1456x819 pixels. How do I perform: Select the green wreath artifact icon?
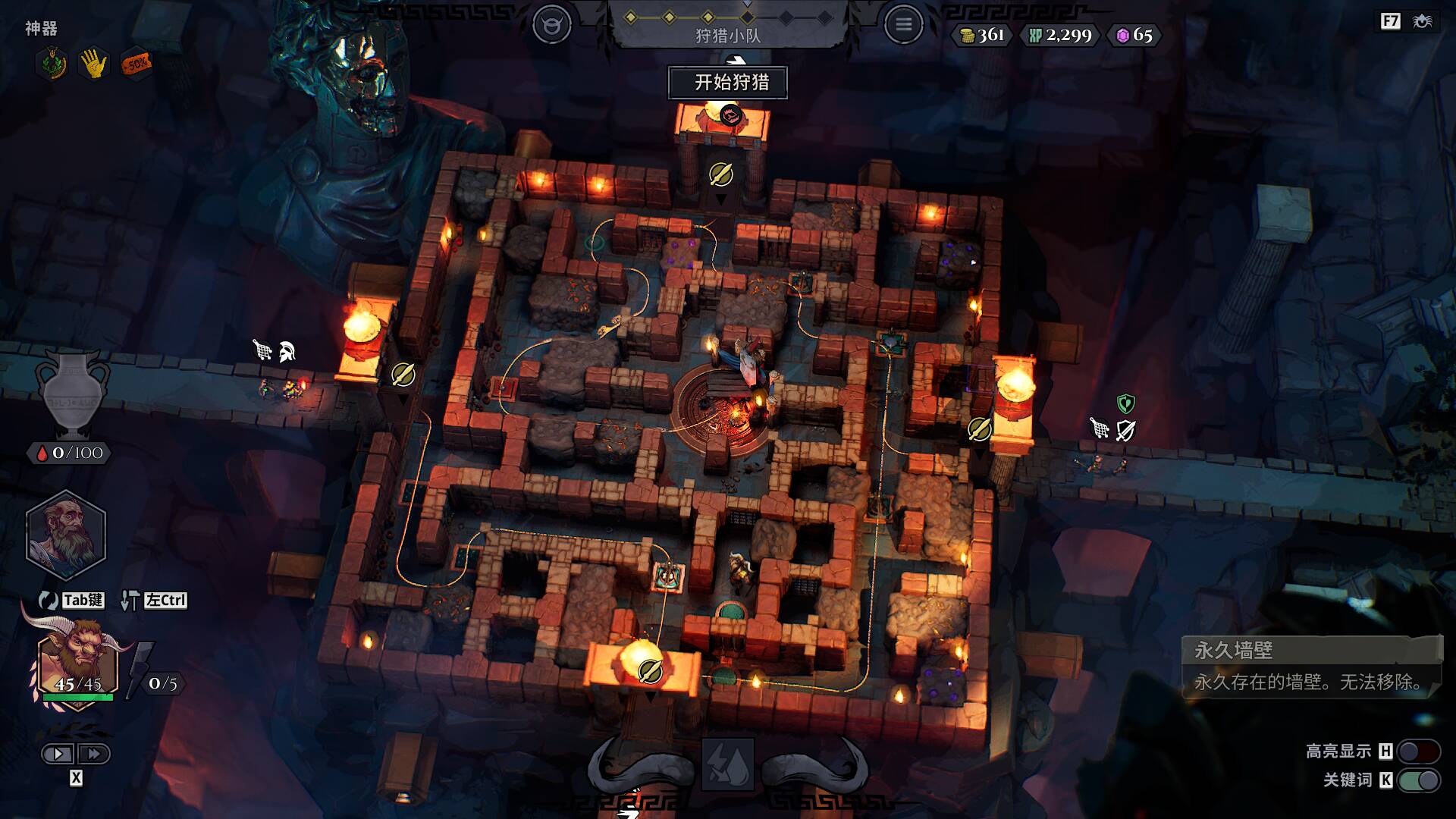coord(51,64)
